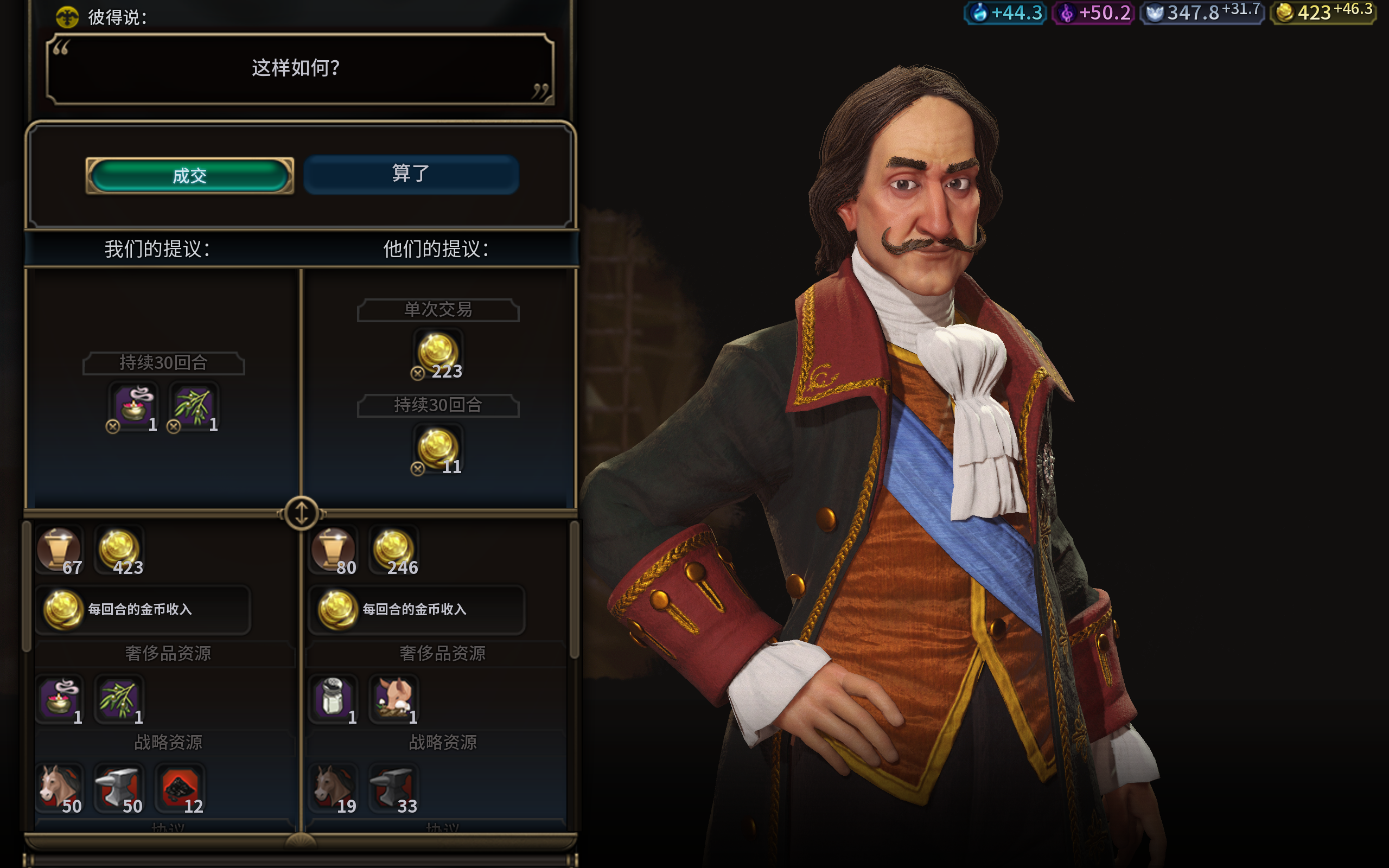The image size is (1389, 868).
Task: Request Peter's salt luxury resource
Action: pyautogui.click(x=334, y=699)
